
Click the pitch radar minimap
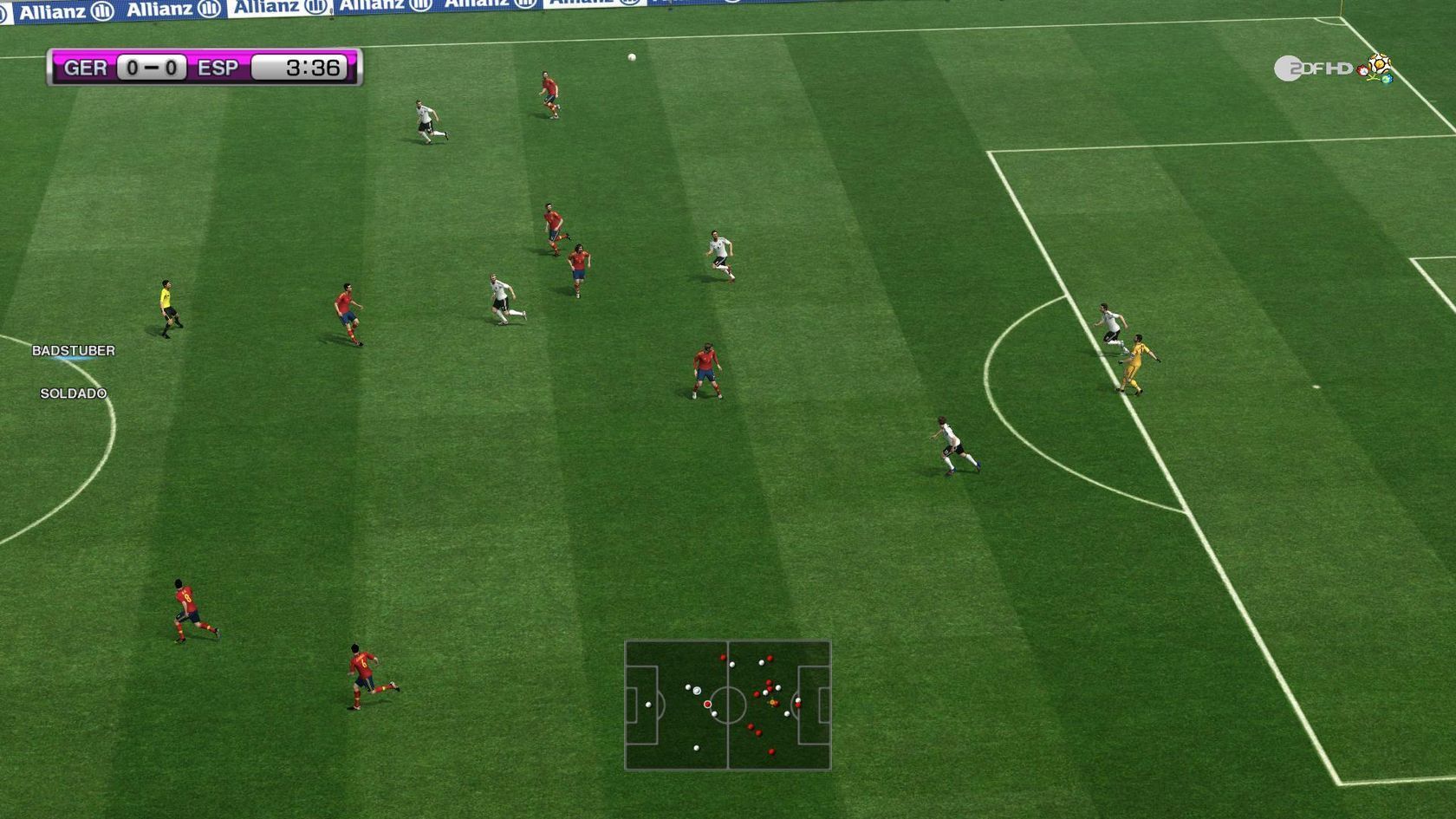click(x=728, y=705)
